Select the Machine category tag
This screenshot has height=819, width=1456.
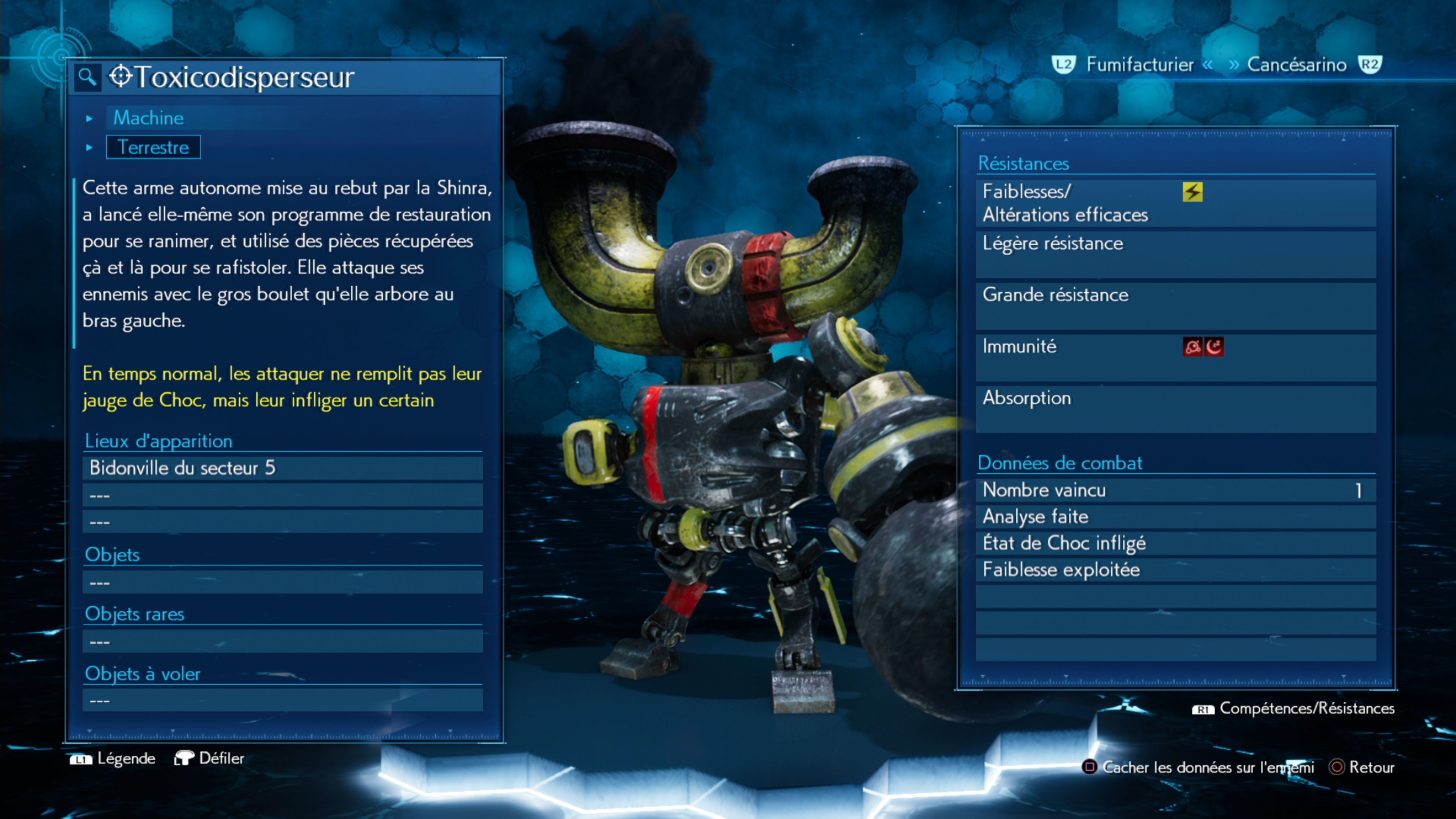point(149,118)
